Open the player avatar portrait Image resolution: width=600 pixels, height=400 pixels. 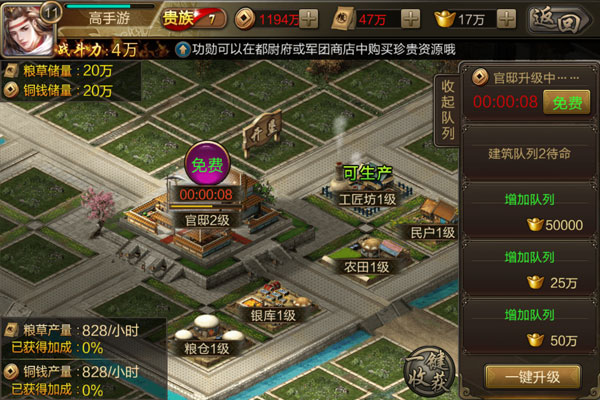29,28
